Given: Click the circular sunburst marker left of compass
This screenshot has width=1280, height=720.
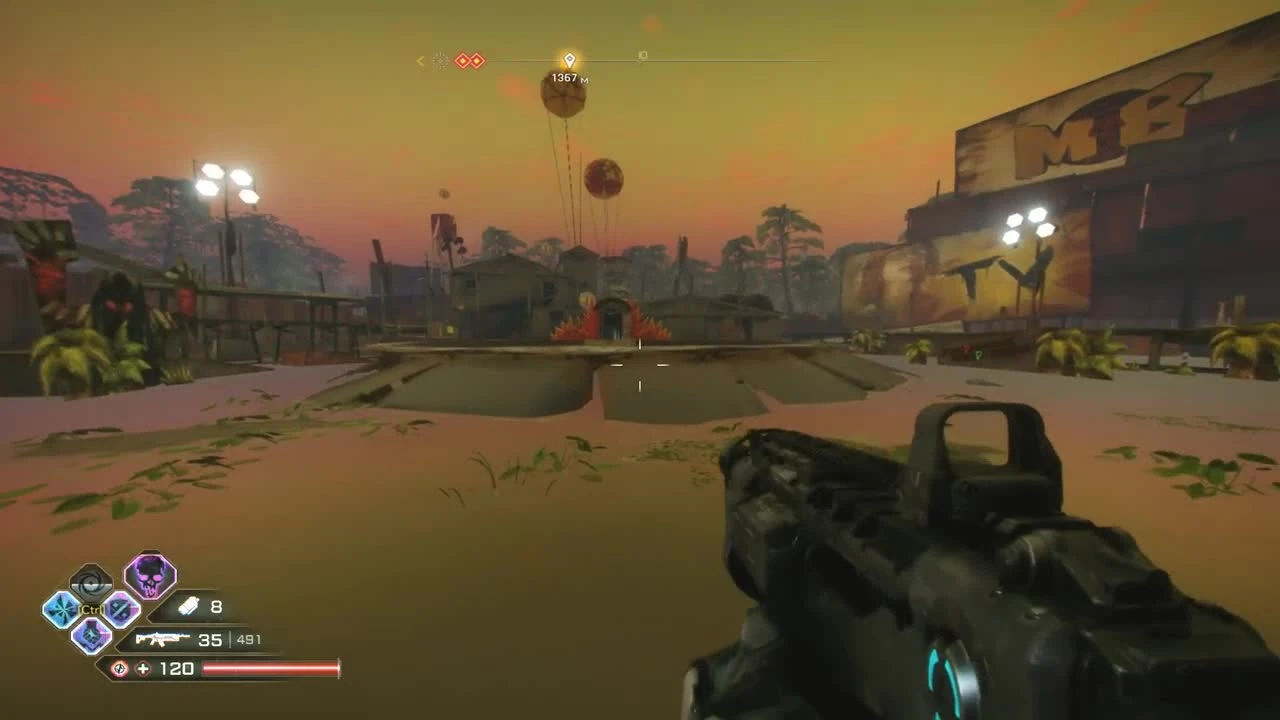Looking at the screenshot, I should click(x=441, y=61).
